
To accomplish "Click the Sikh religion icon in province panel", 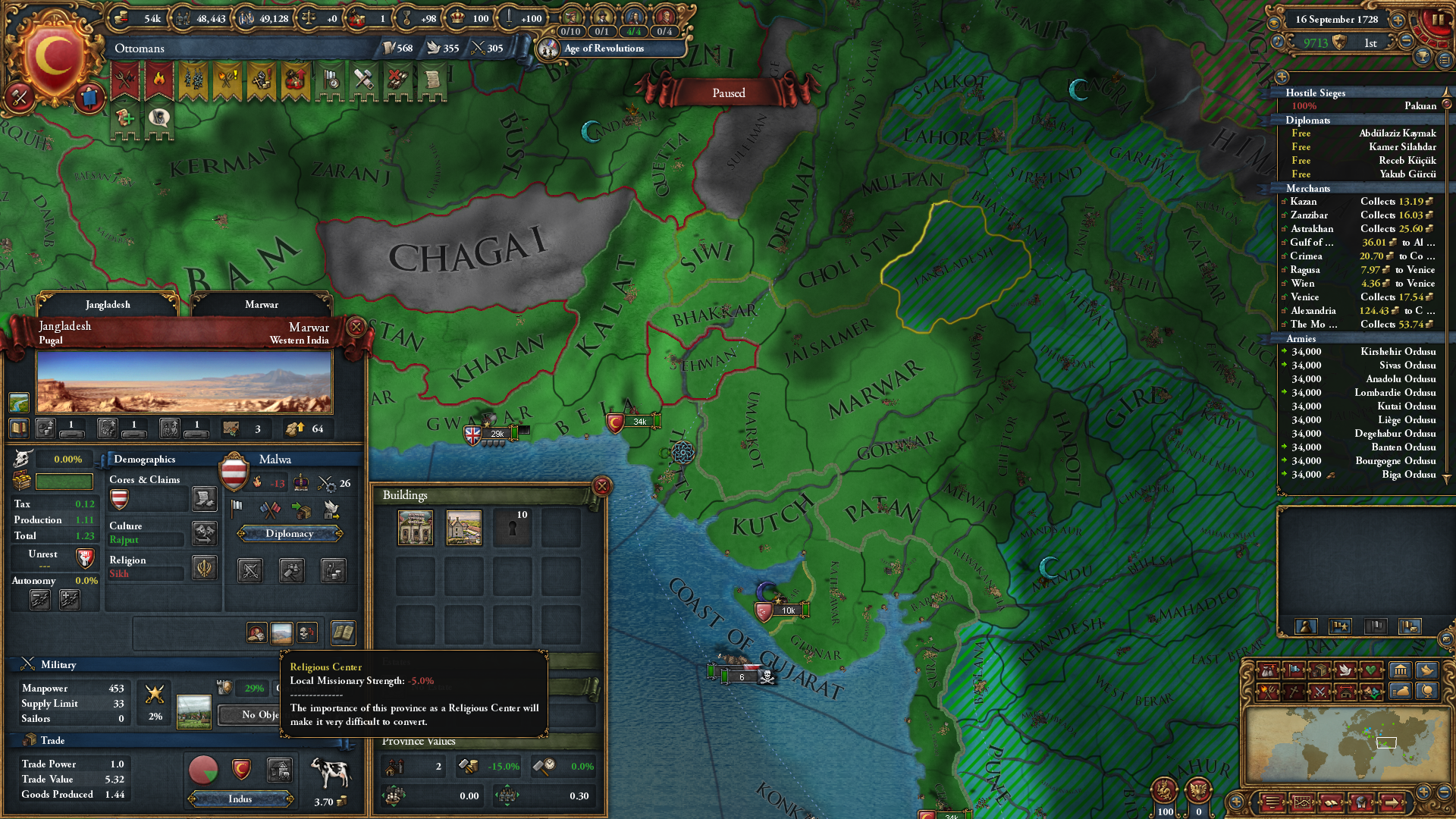I will (205, 568).
